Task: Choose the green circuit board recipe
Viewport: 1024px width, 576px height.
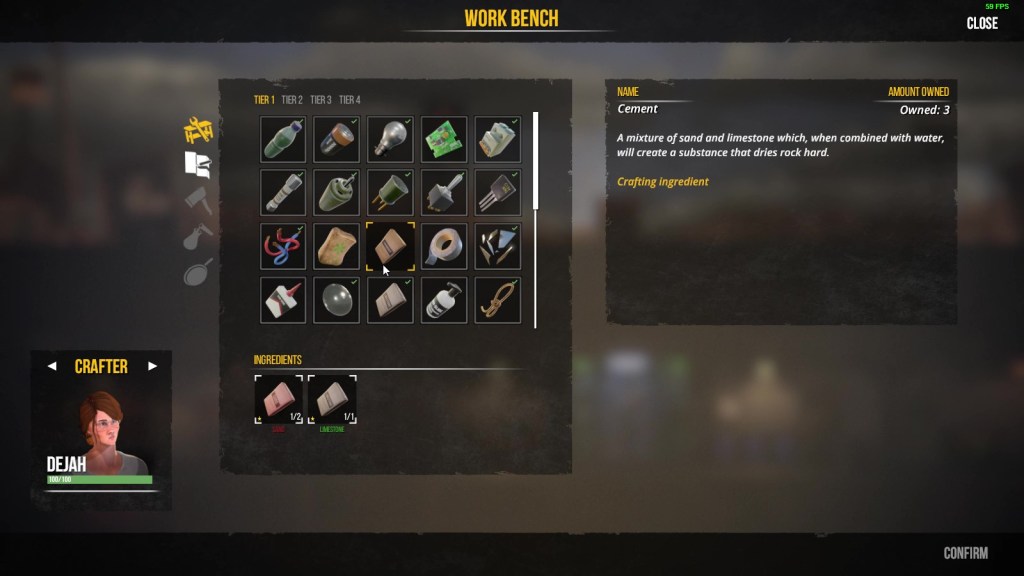Action: coord(444,139)
